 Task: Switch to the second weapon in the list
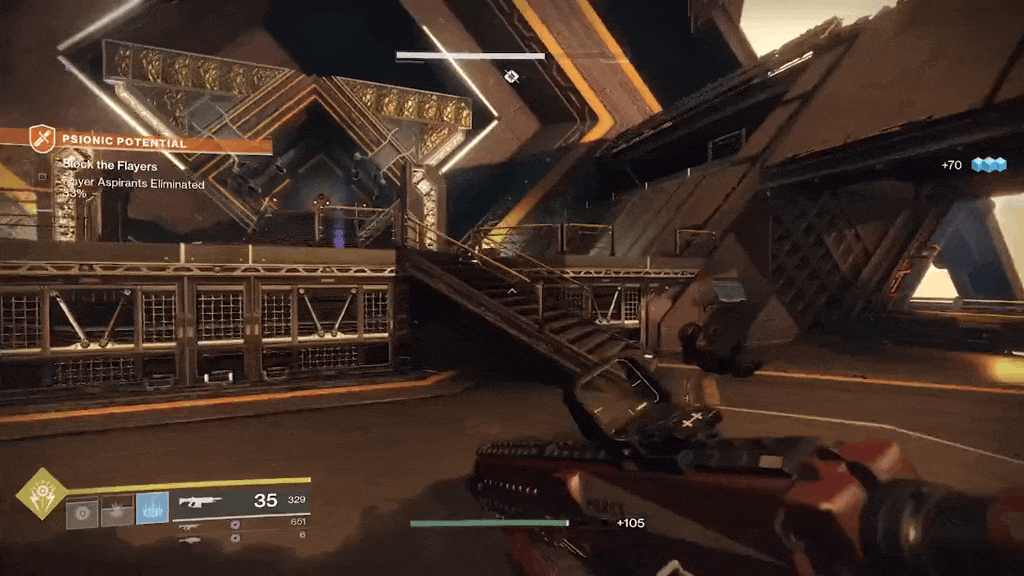click(189, 524)
